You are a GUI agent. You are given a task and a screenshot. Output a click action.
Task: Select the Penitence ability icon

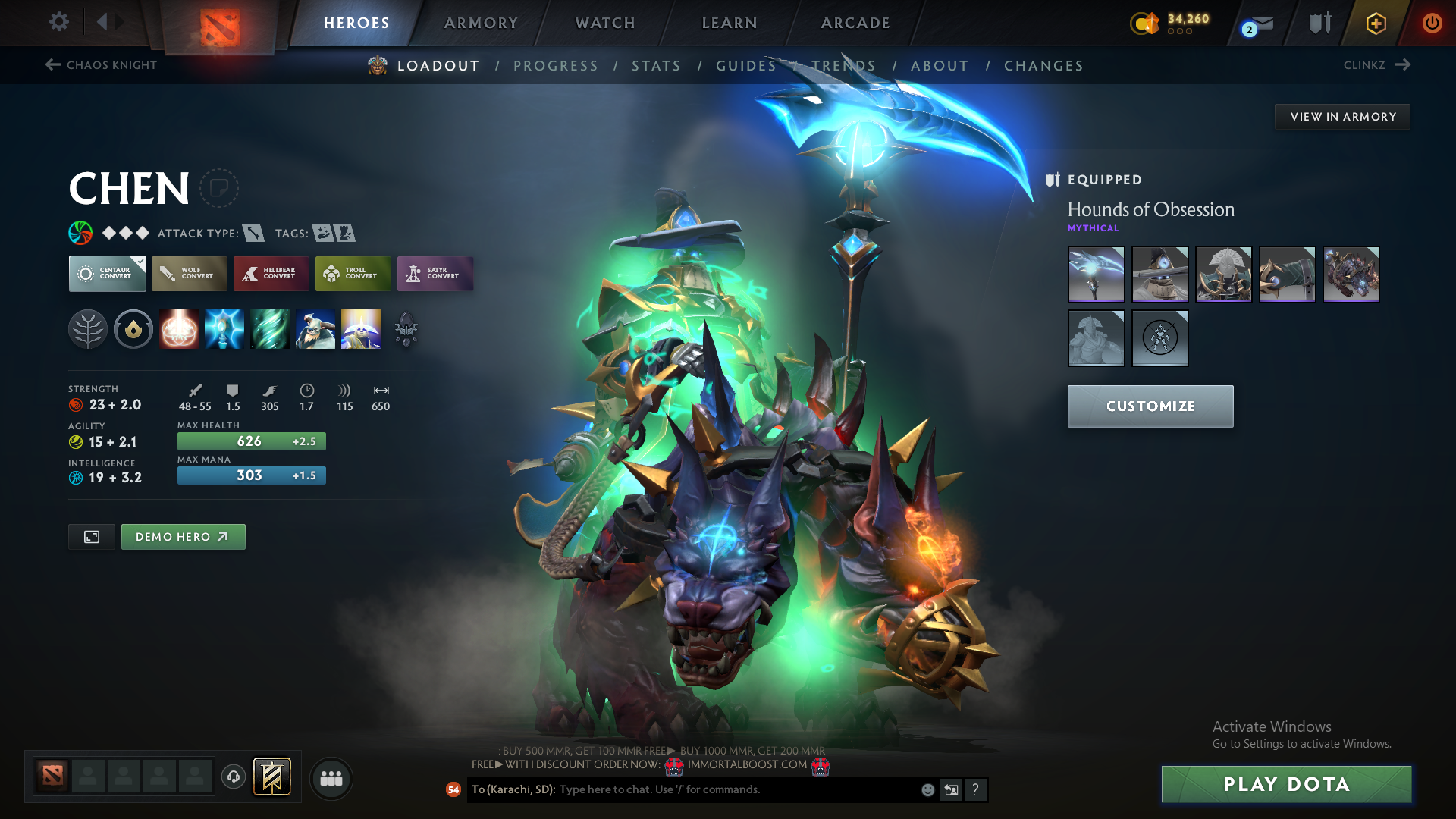click(x=178, y=328)
